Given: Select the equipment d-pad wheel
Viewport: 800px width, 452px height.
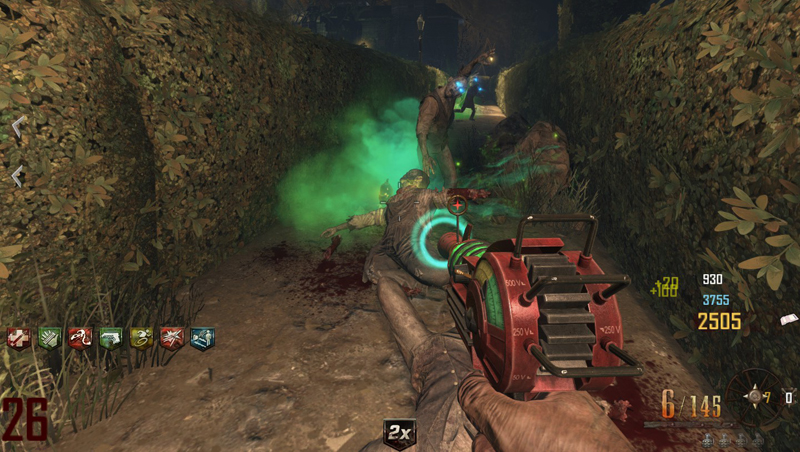Looking at the screenshot, I should [x=754, y=396].
